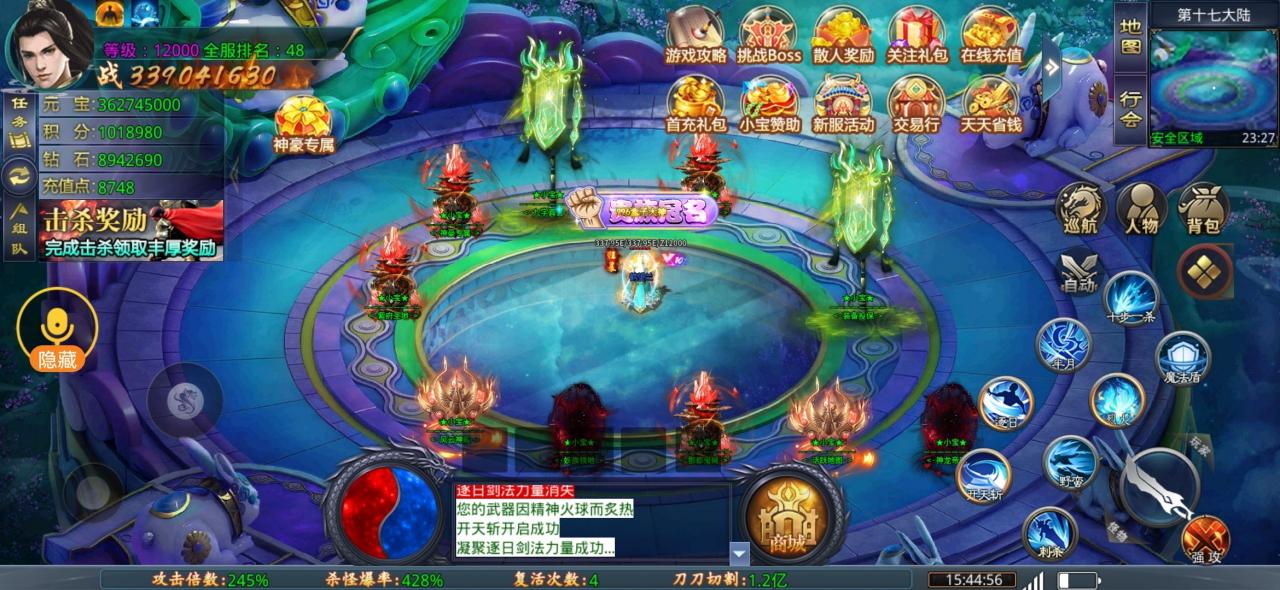Screen dimensions: 1280x590
Task: Trigger the 强攻 forced attack button
Action: click(1205, 539)
